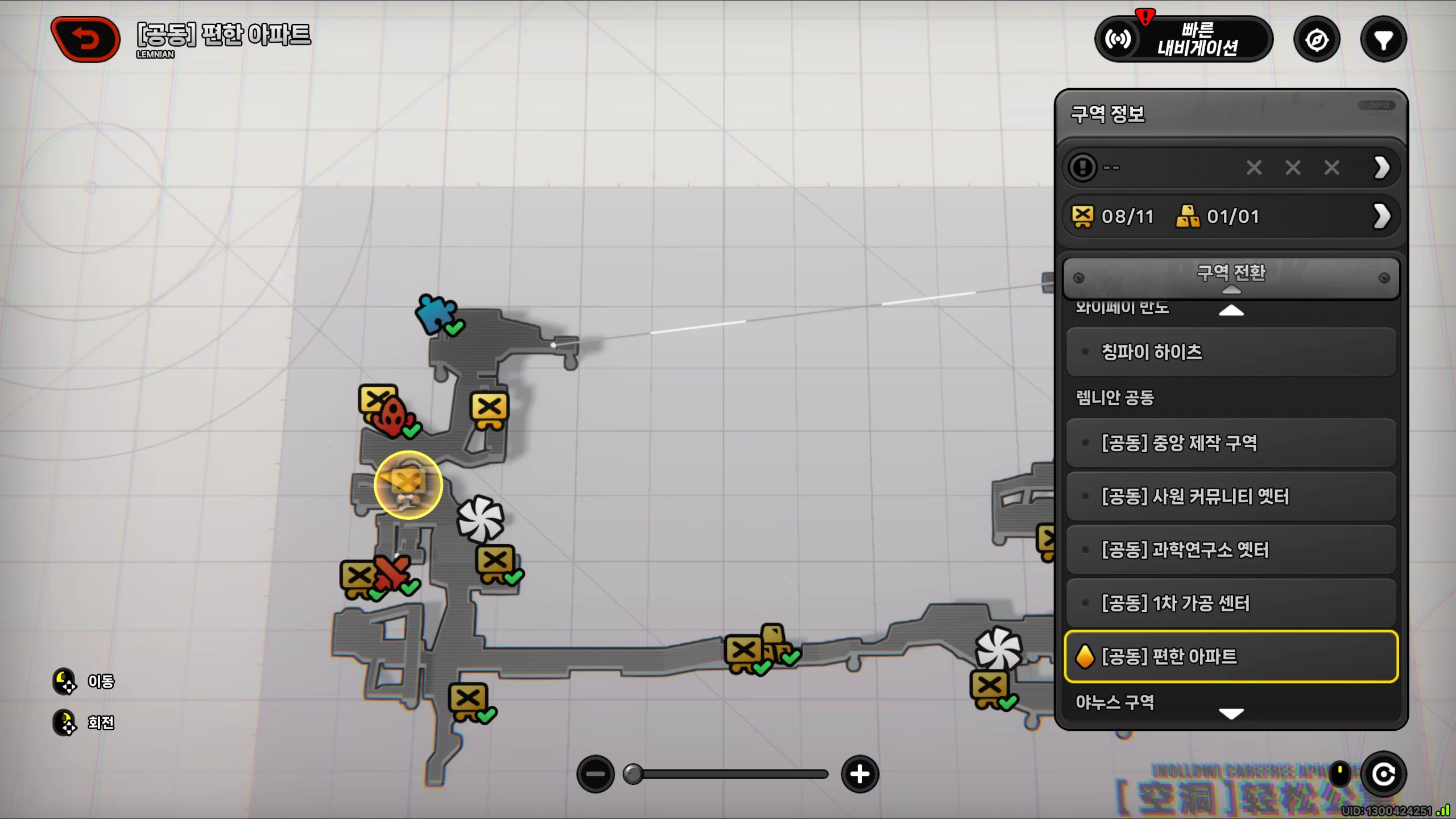1456x819 pixels.
Task: Collapse the 구역 전환 area switch header
Action: coord(1231,278)
